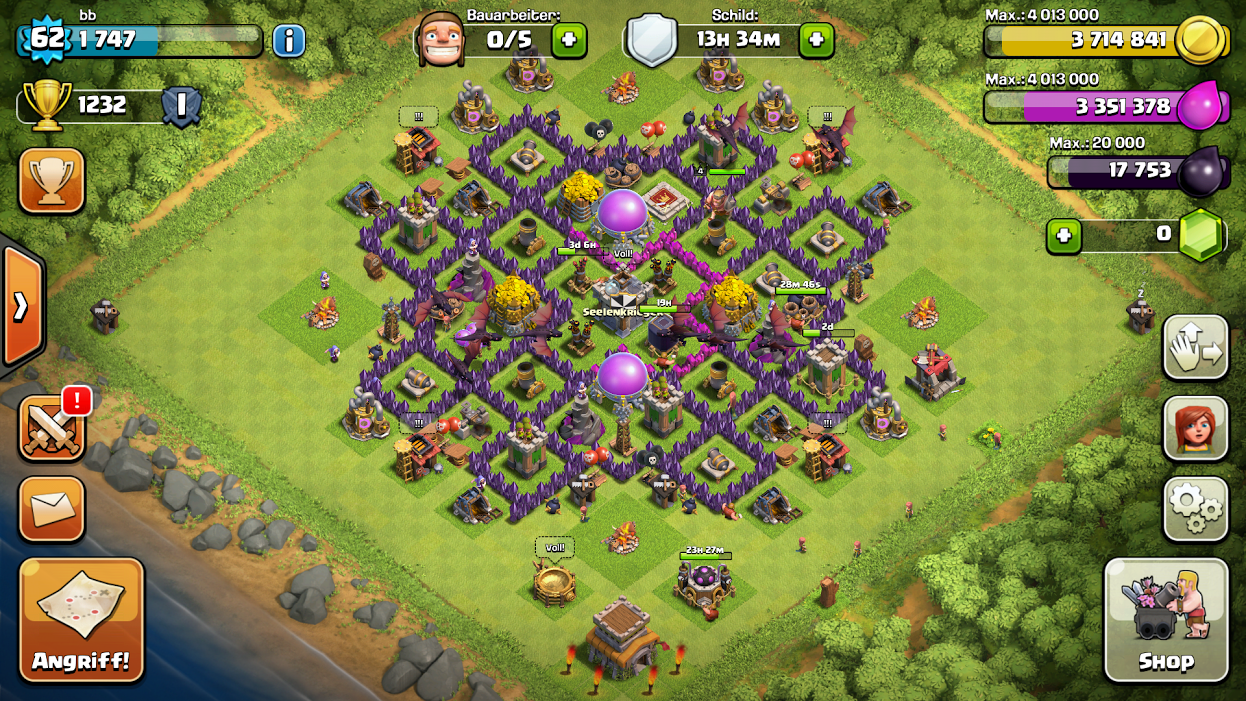The image size is (1246, 701).
Task: Open the mail envelope inbox
Action: pyautogui.click(x=51, y=508)
